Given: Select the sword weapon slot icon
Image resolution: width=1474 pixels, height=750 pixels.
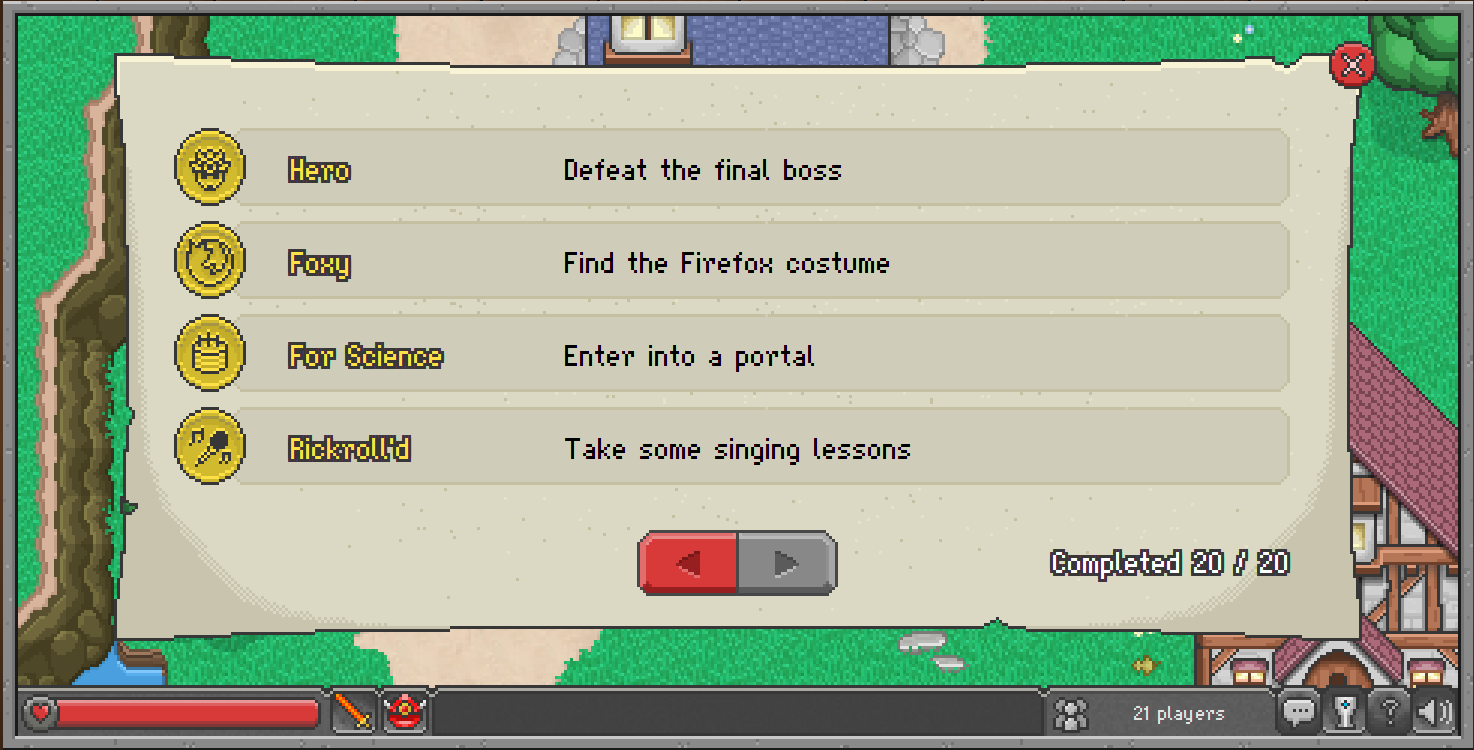Looking at the screenshot, I should click(352, 714).
